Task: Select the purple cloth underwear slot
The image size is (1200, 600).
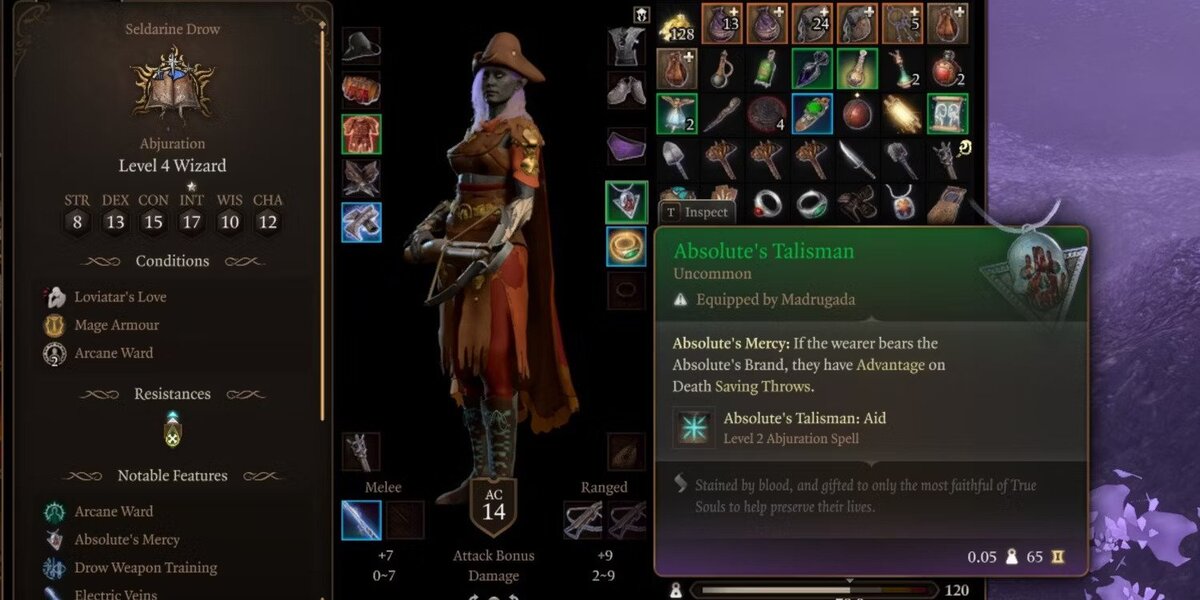Action: point(626,146)
